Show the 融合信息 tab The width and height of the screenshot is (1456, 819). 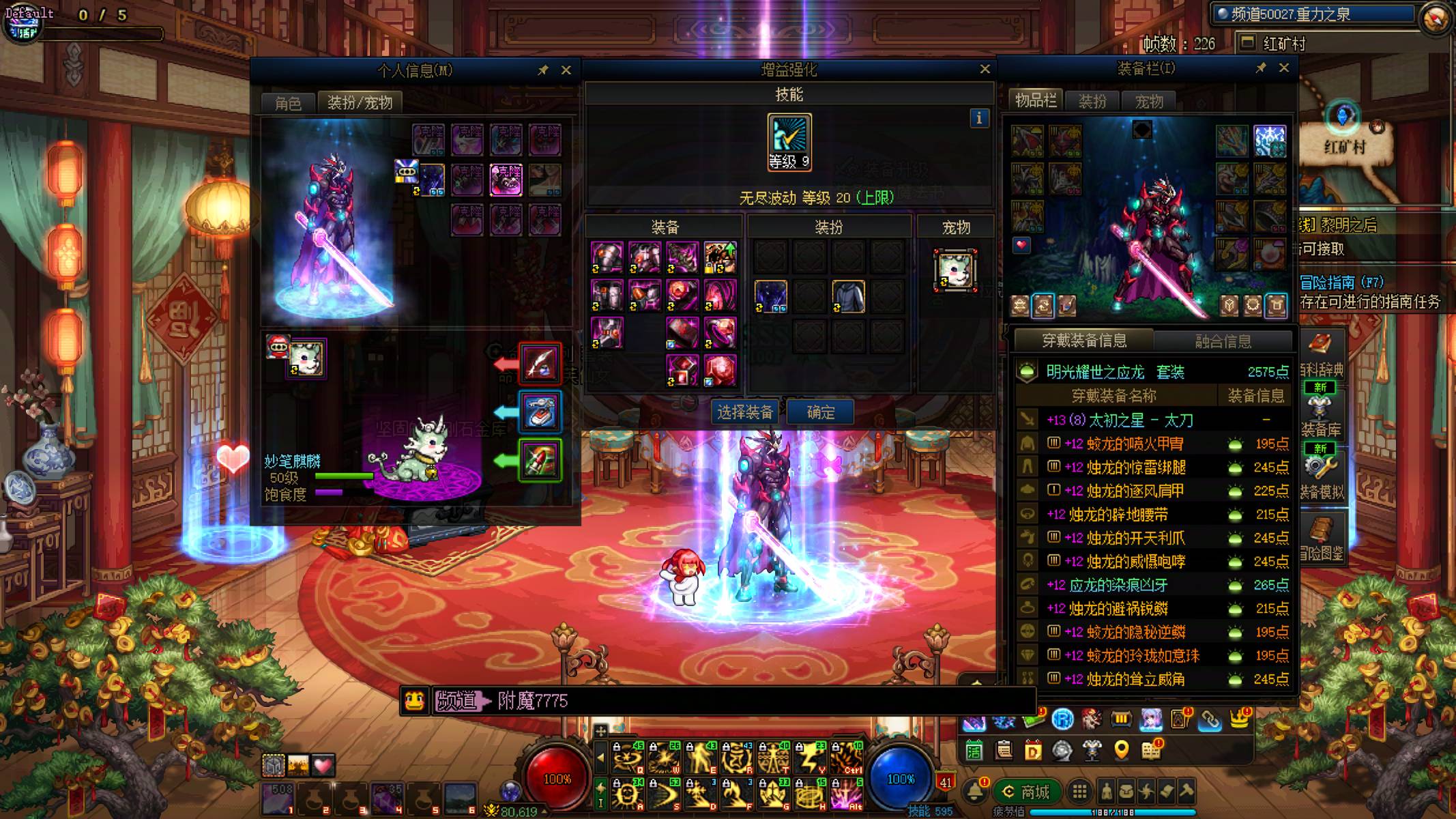[1223, 341]
